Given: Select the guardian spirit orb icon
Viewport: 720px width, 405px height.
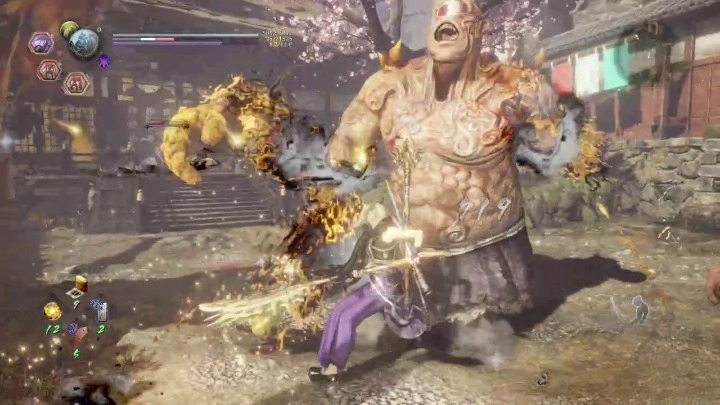Looking at the screenshot, I should pyautogui.click(x=84, y=43).
